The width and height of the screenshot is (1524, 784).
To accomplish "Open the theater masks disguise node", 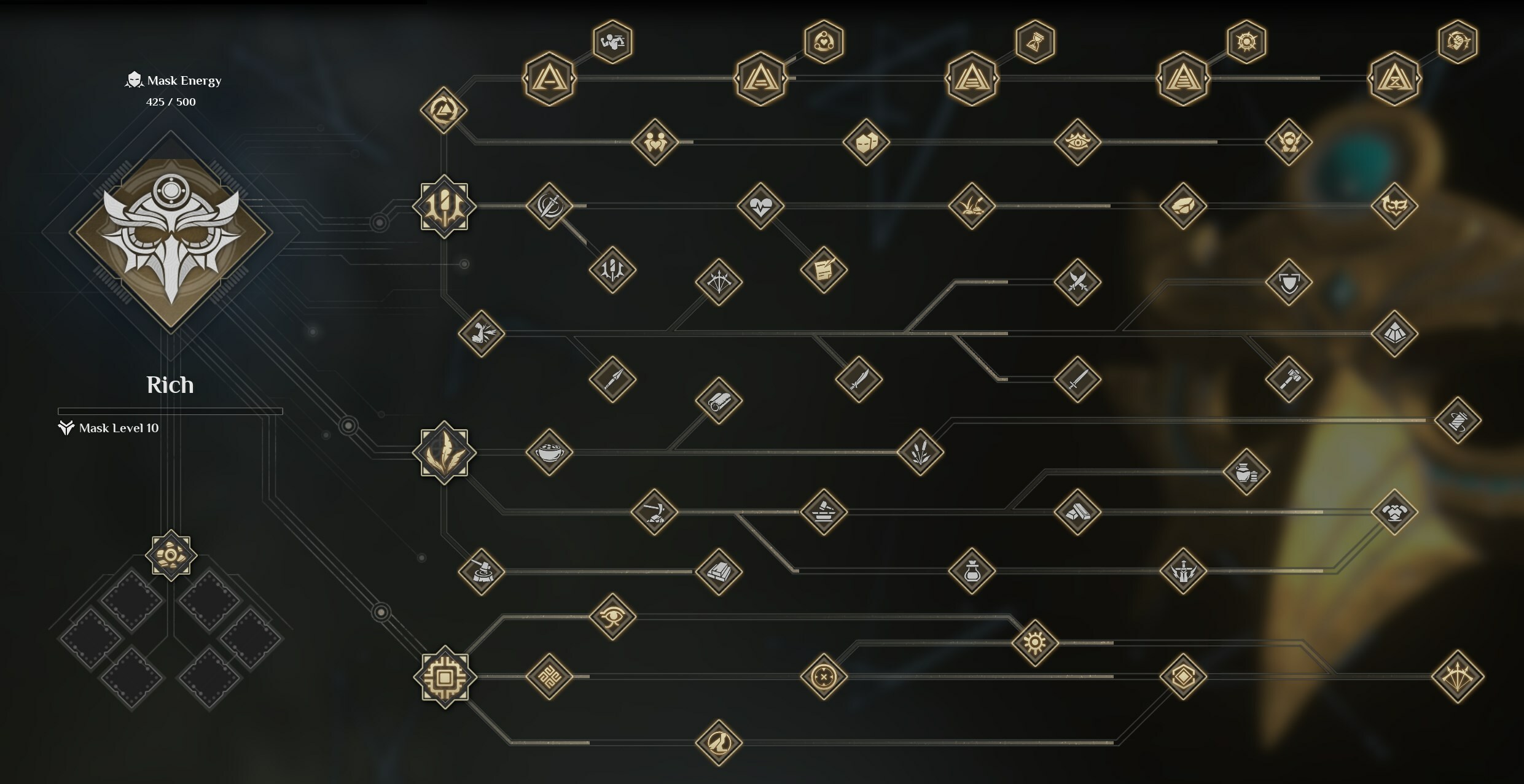I will click(x=866, y=142).
